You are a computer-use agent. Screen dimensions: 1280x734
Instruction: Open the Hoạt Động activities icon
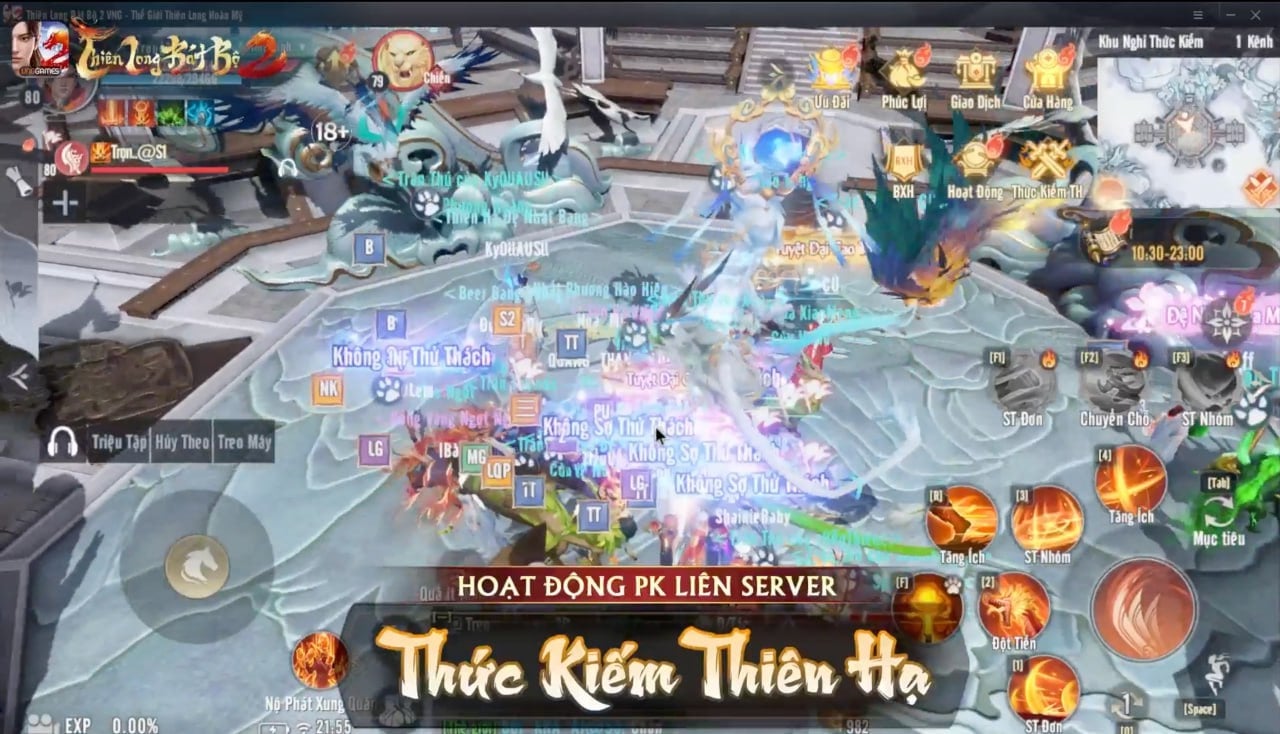click(x=972, y=160)
